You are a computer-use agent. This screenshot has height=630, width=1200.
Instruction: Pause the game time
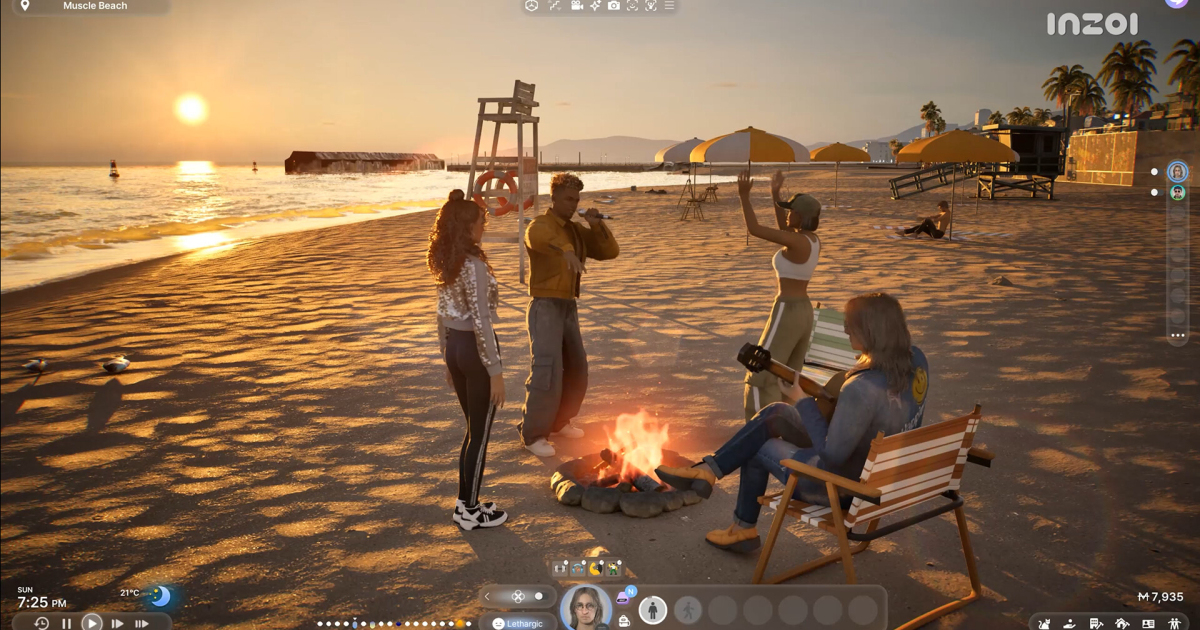point(67,623)
